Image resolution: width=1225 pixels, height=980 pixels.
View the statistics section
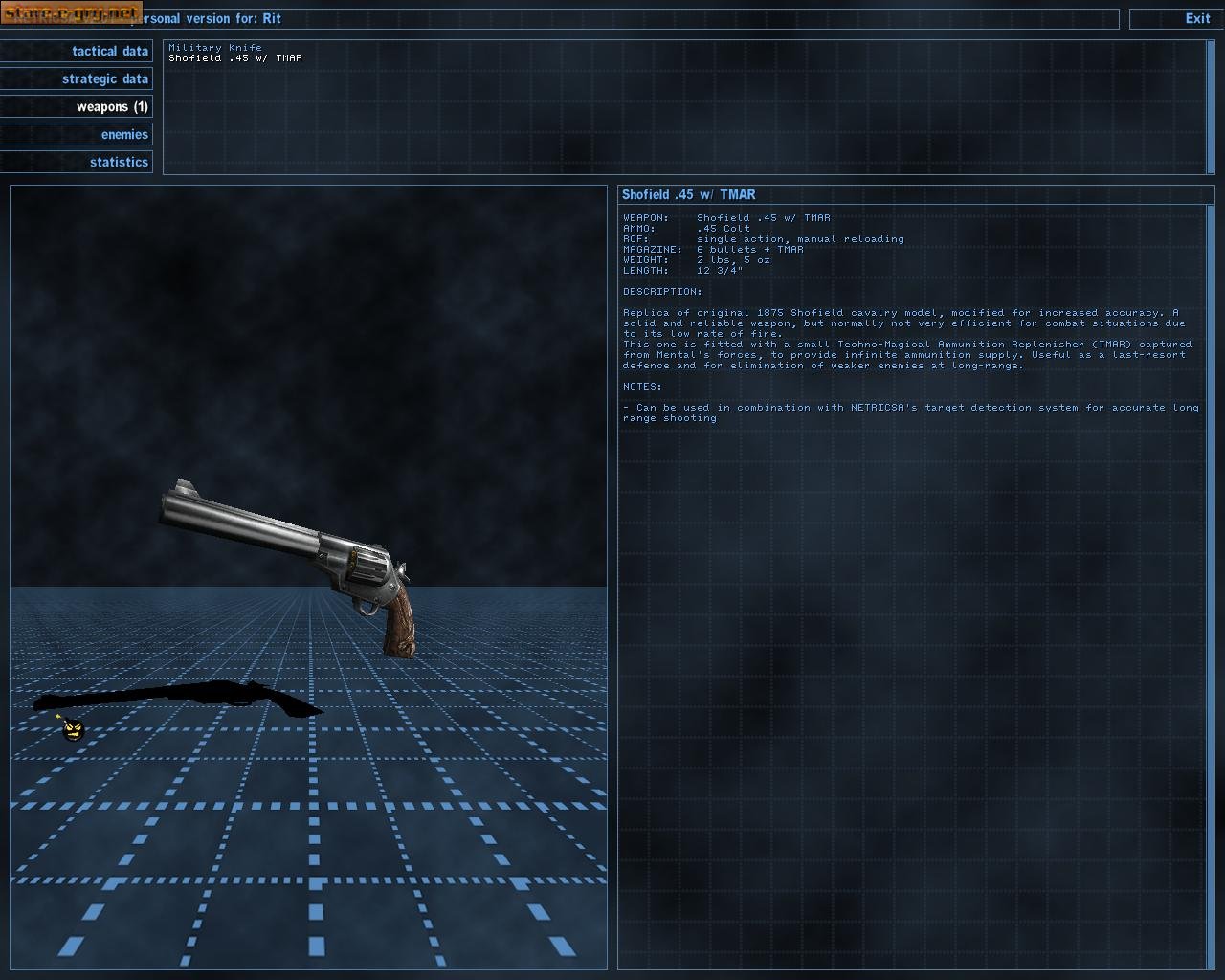[x=118, y=162]
